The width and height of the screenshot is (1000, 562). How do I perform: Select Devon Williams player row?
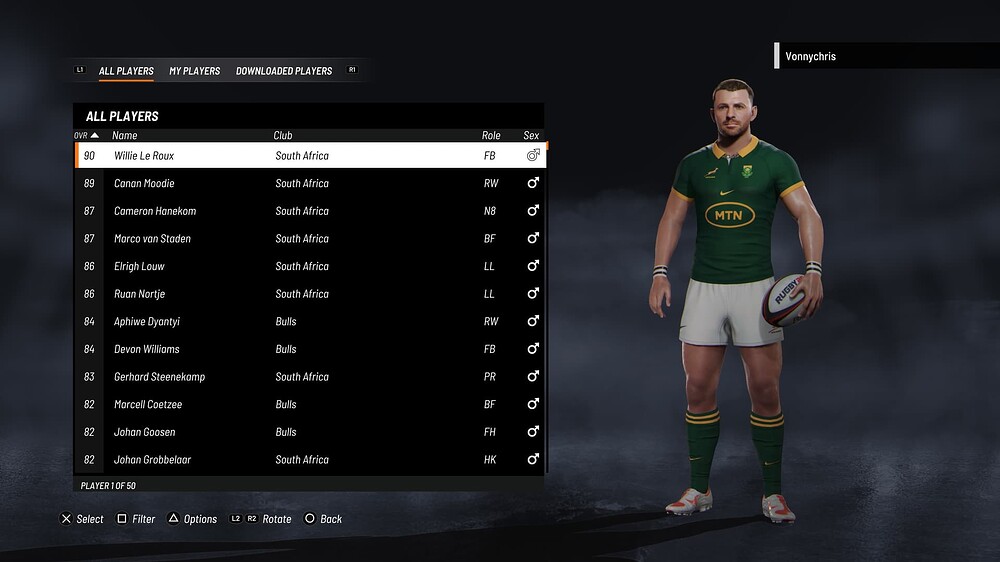310,350
